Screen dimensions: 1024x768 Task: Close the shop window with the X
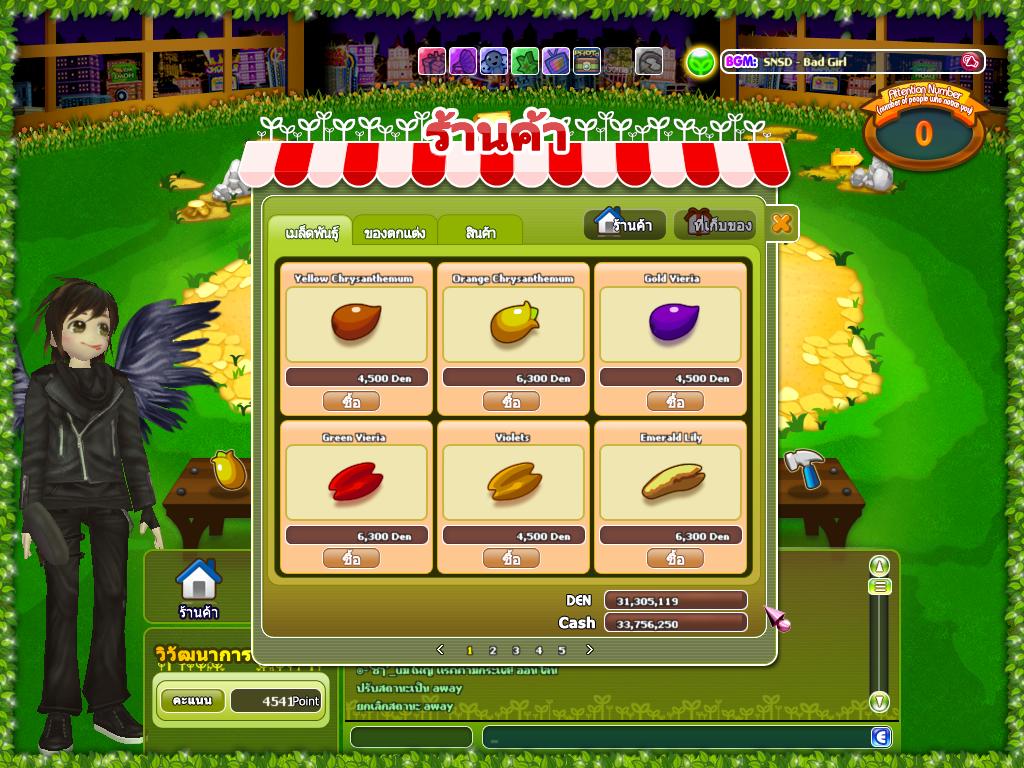(x=781, y=224)
